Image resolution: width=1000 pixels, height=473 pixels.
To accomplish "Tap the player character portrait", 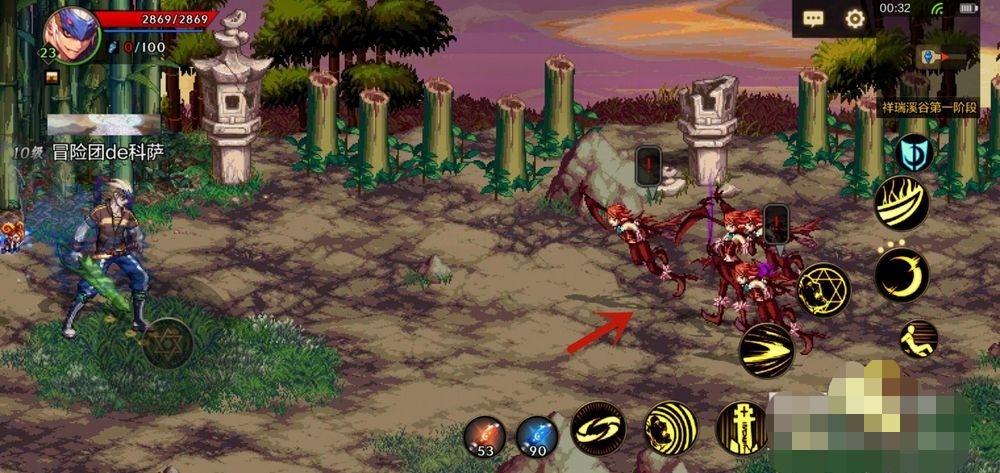I will (x=71, y=32).
